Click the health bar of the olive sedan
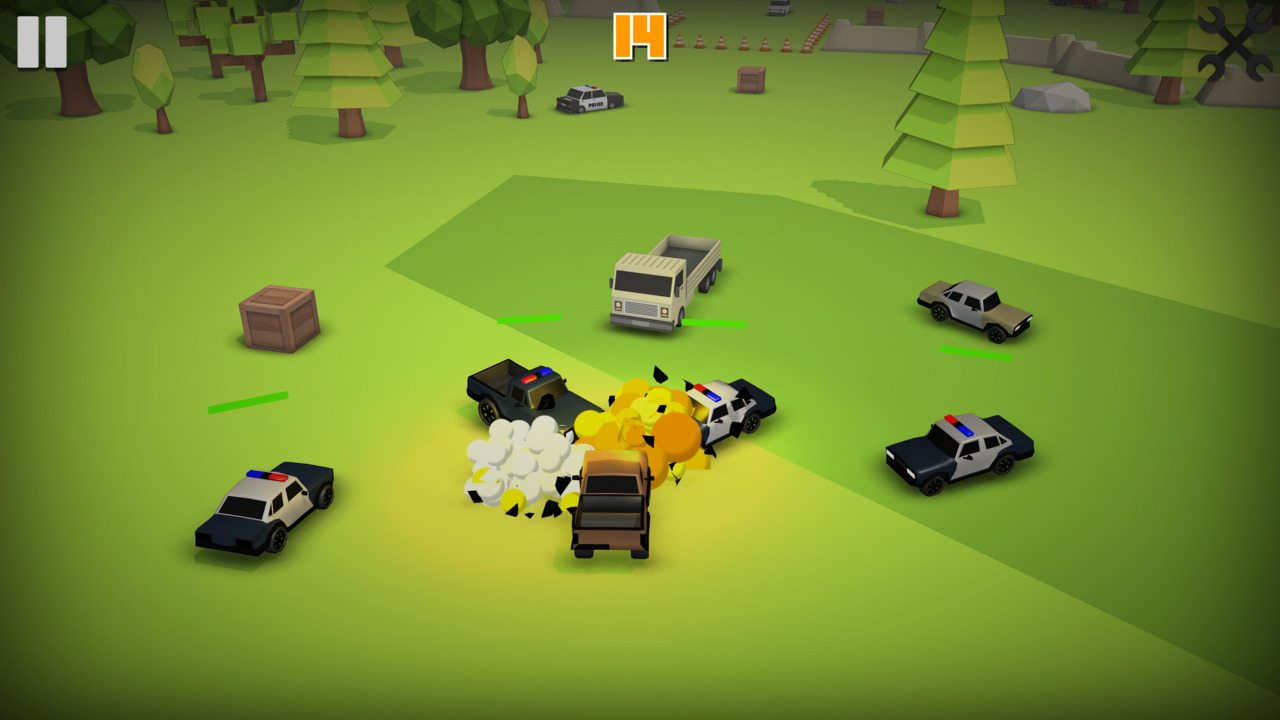Screen dimensions: 1280x720 973,352
